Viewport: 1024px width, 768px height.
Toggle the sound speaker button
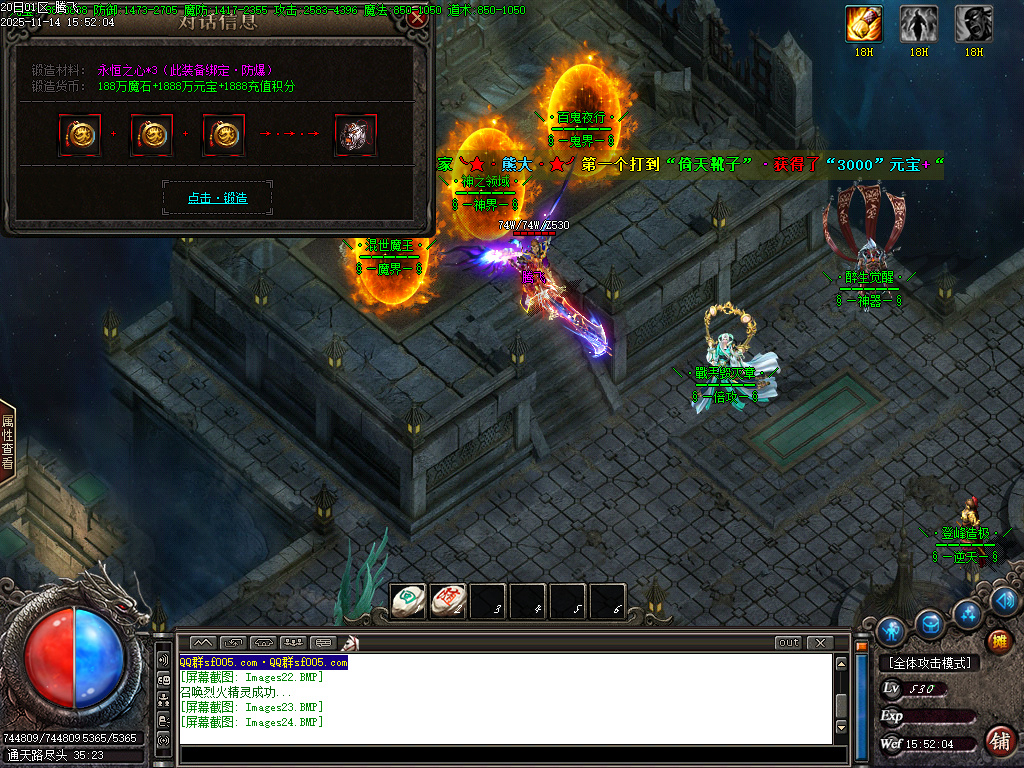(1006, 600)
